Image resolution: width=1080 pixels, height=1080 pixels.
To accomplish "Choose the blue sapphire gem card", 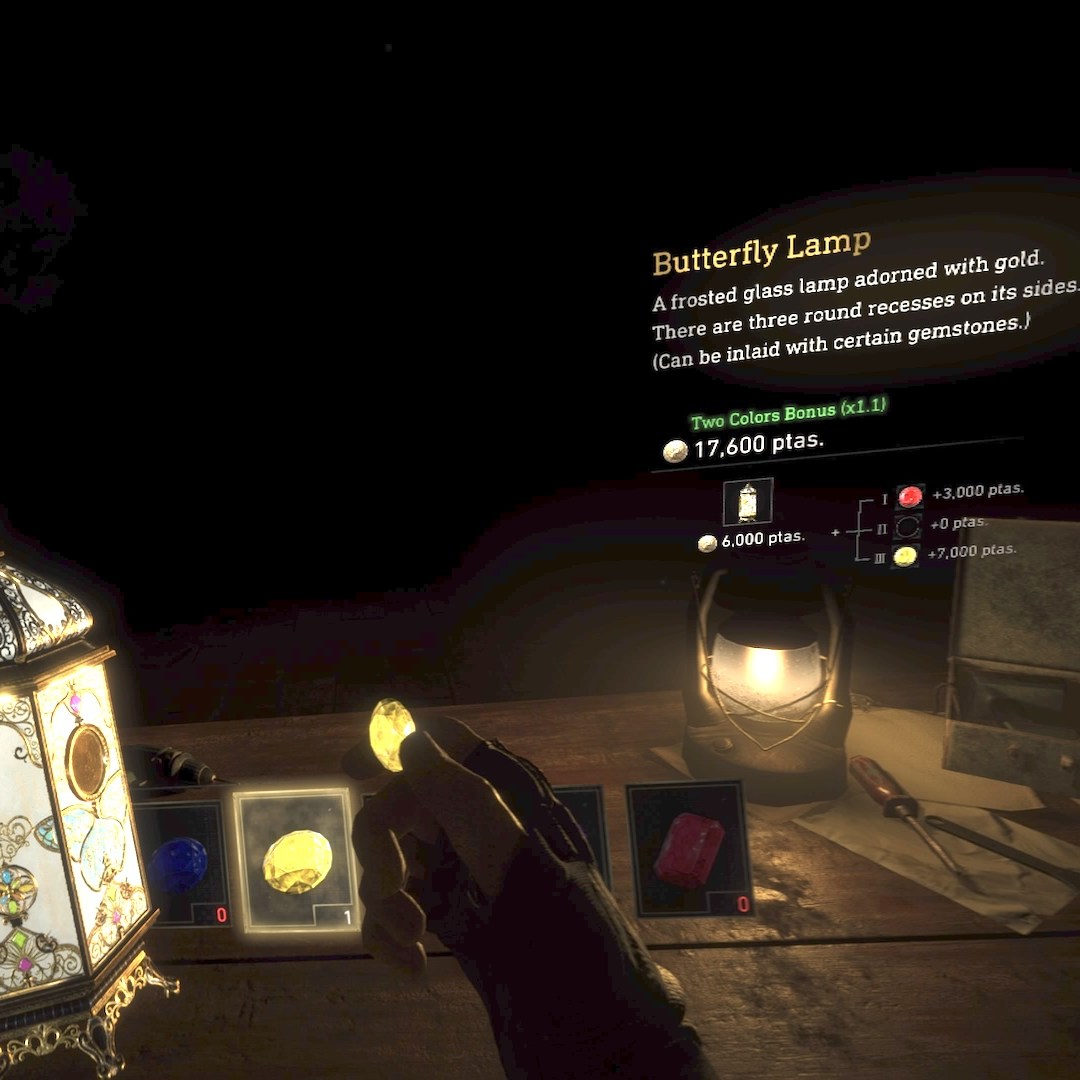I will point(181,864).
